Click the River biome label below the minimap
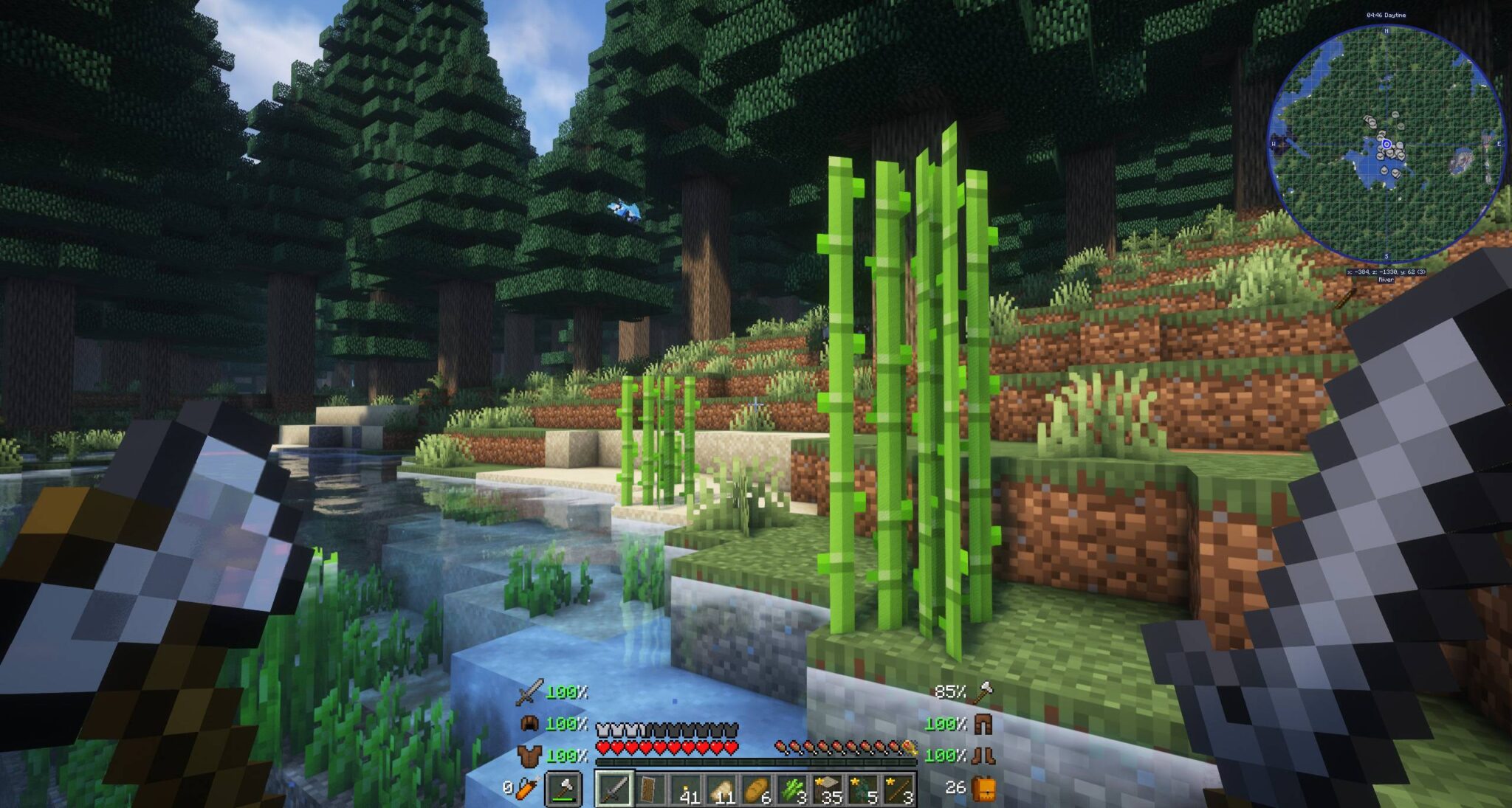The height and width of the screenshot is (808, 1512). [1385, 280]
